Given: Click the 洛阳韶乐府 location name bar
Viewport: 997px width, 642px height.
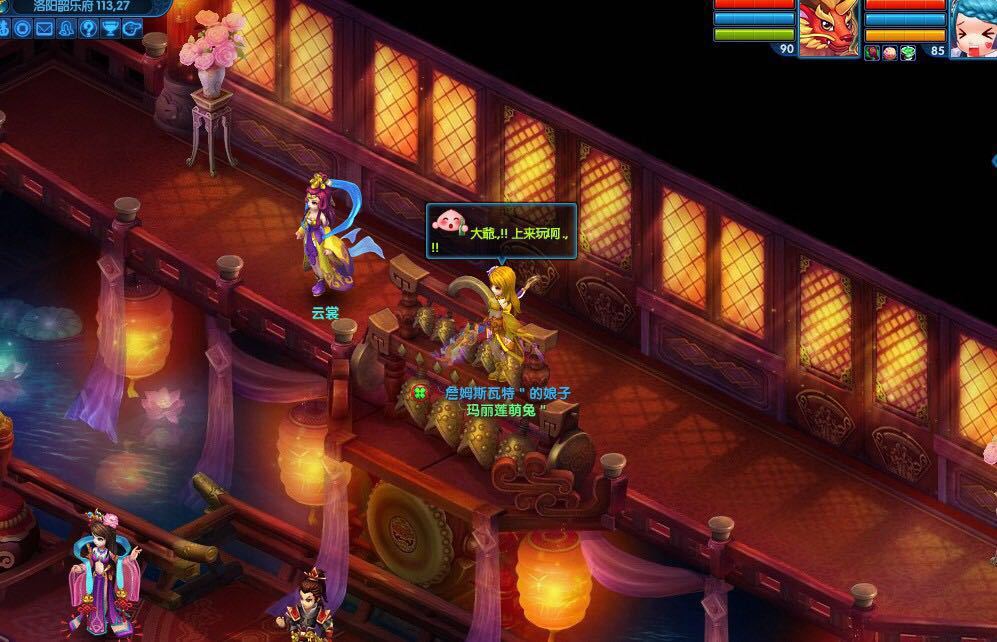Looking at the screenshot, I should (x=76, y=6).
